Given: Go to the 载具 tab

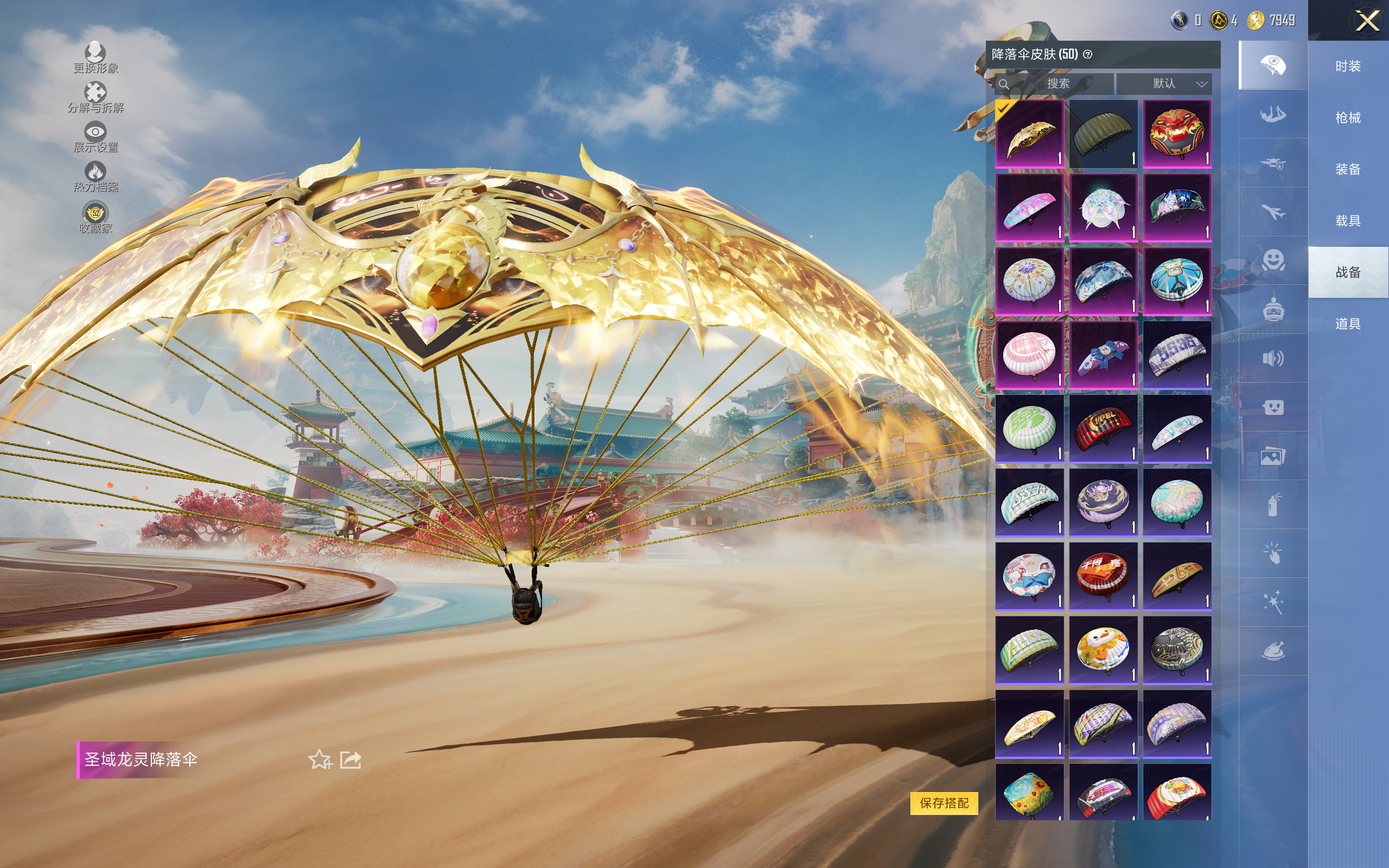Looking at the screenshot, I should (x=1348, y=221).
